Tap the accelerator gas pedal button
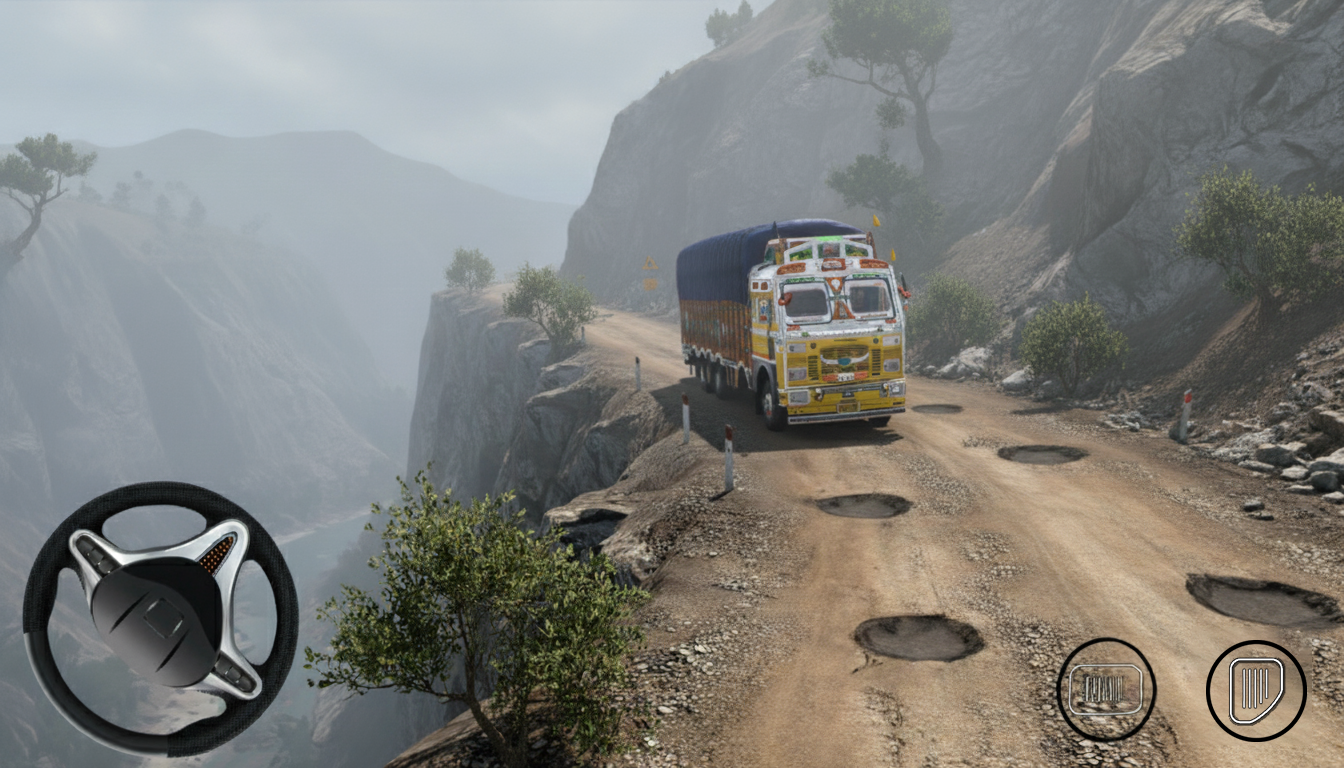The width and height of the screenshot is (1344, 768). click(x=1256, y=690)
